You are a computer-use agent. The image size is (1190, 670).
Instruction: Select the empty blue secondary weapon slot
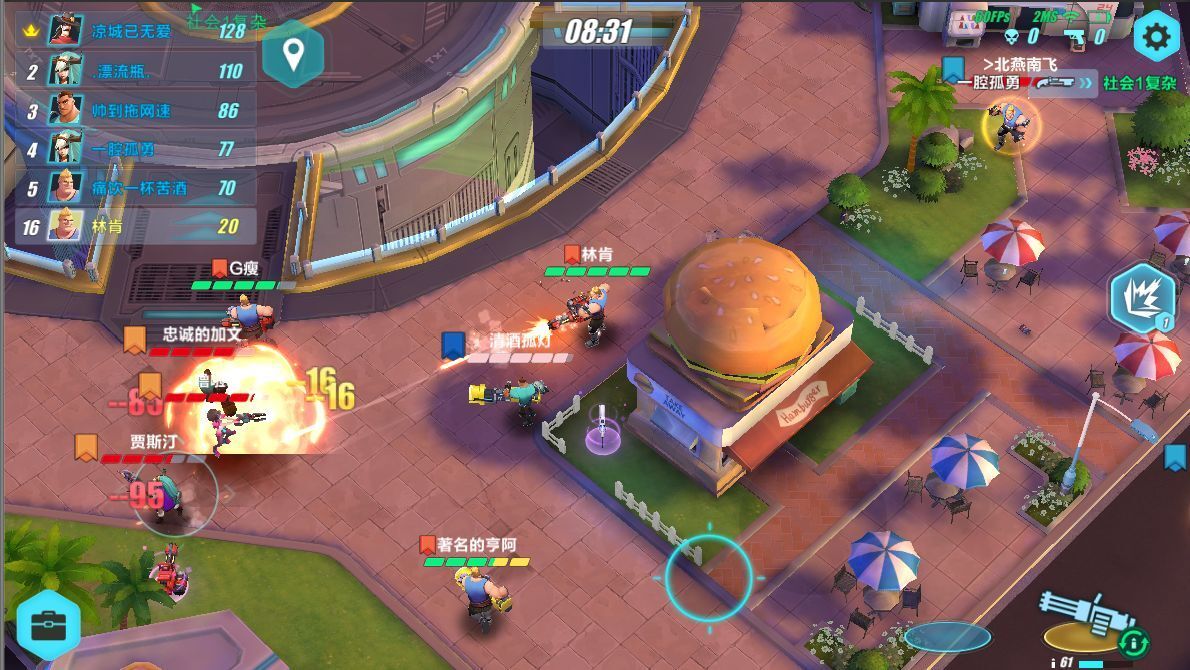click(946, 637)
